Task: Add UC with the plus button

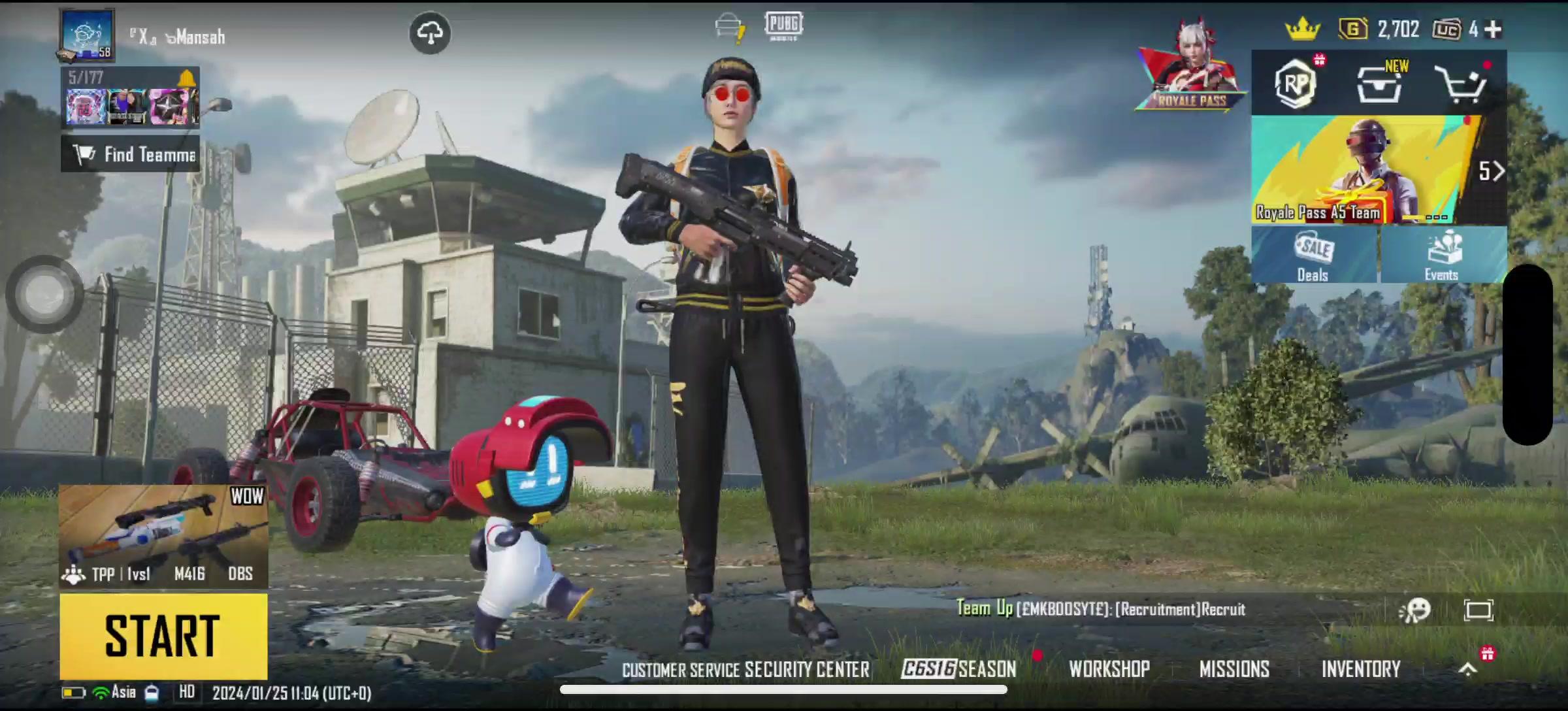Action: pyautogui.click(x=1493, y=29)
